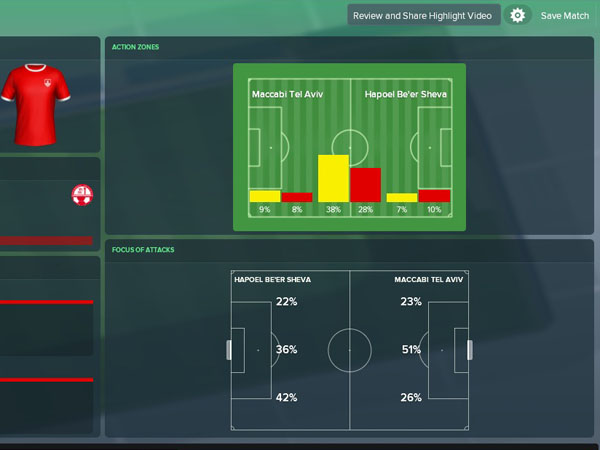Select the round red club badge
The width and height of the screenshot is (600, 450).
pos(82,195)
